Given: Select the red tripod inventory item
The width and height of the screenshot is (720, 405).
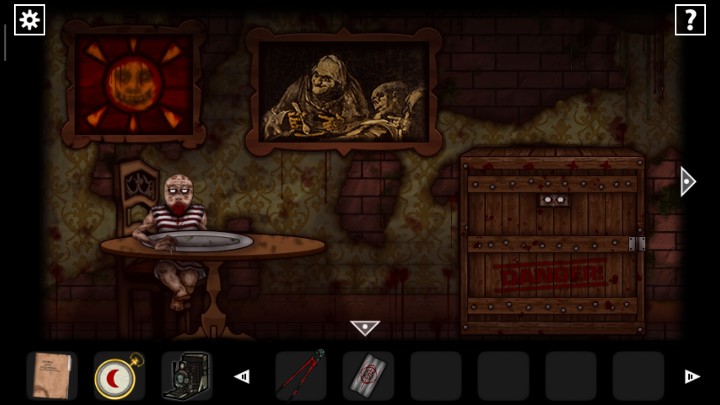Looking at the screenshot, I should tap(301, 376).
